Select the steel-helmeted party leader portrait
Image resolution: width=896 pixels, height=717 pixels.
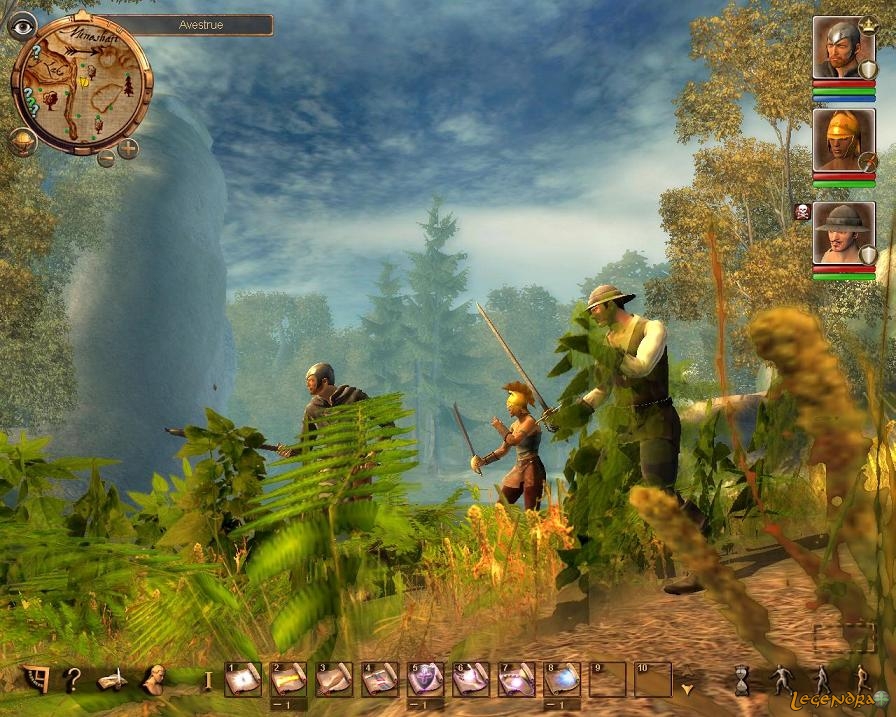coord(842,49)
